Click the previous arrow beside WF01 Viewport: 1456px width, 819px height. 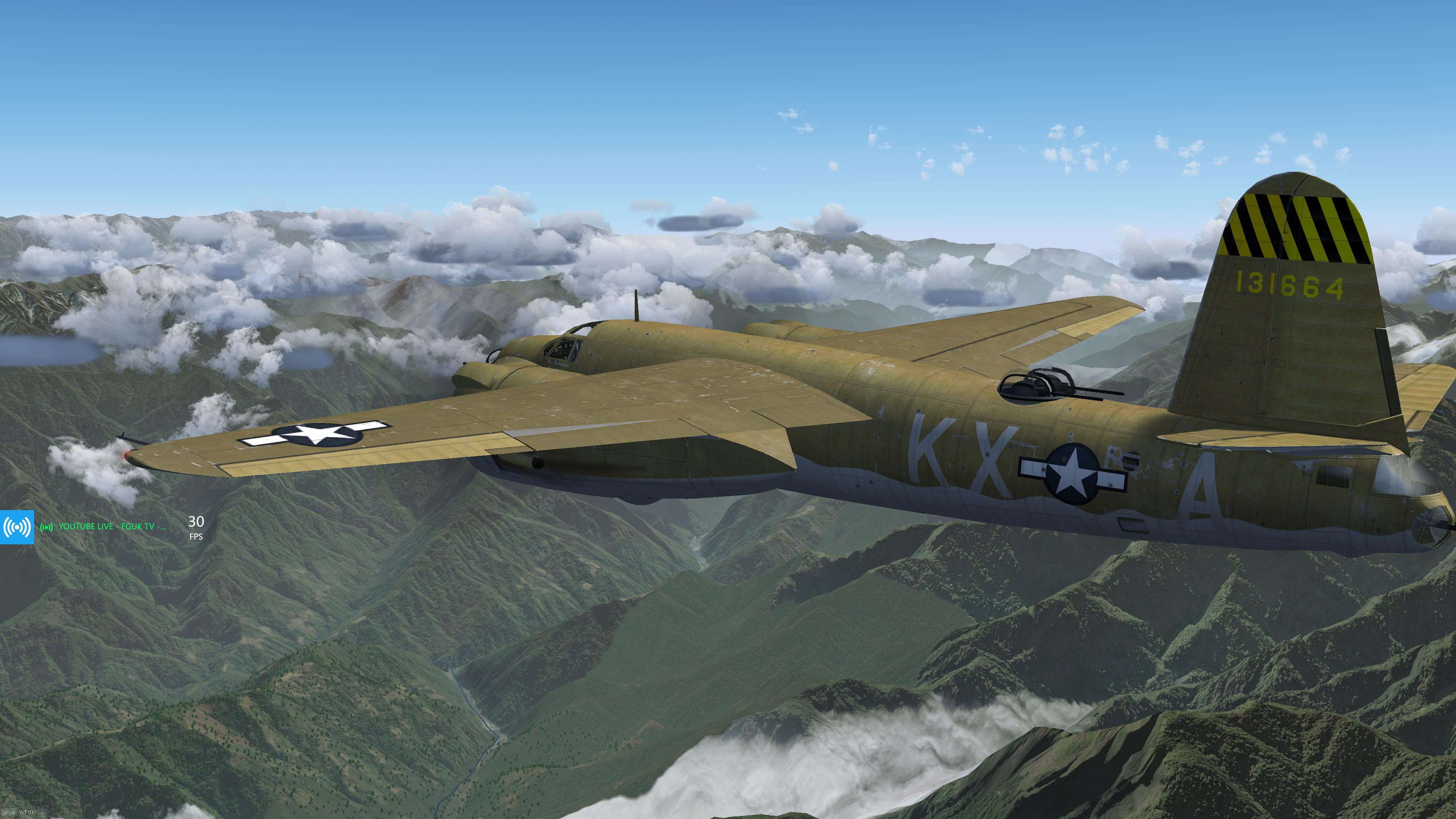click(x=6, y=813)
